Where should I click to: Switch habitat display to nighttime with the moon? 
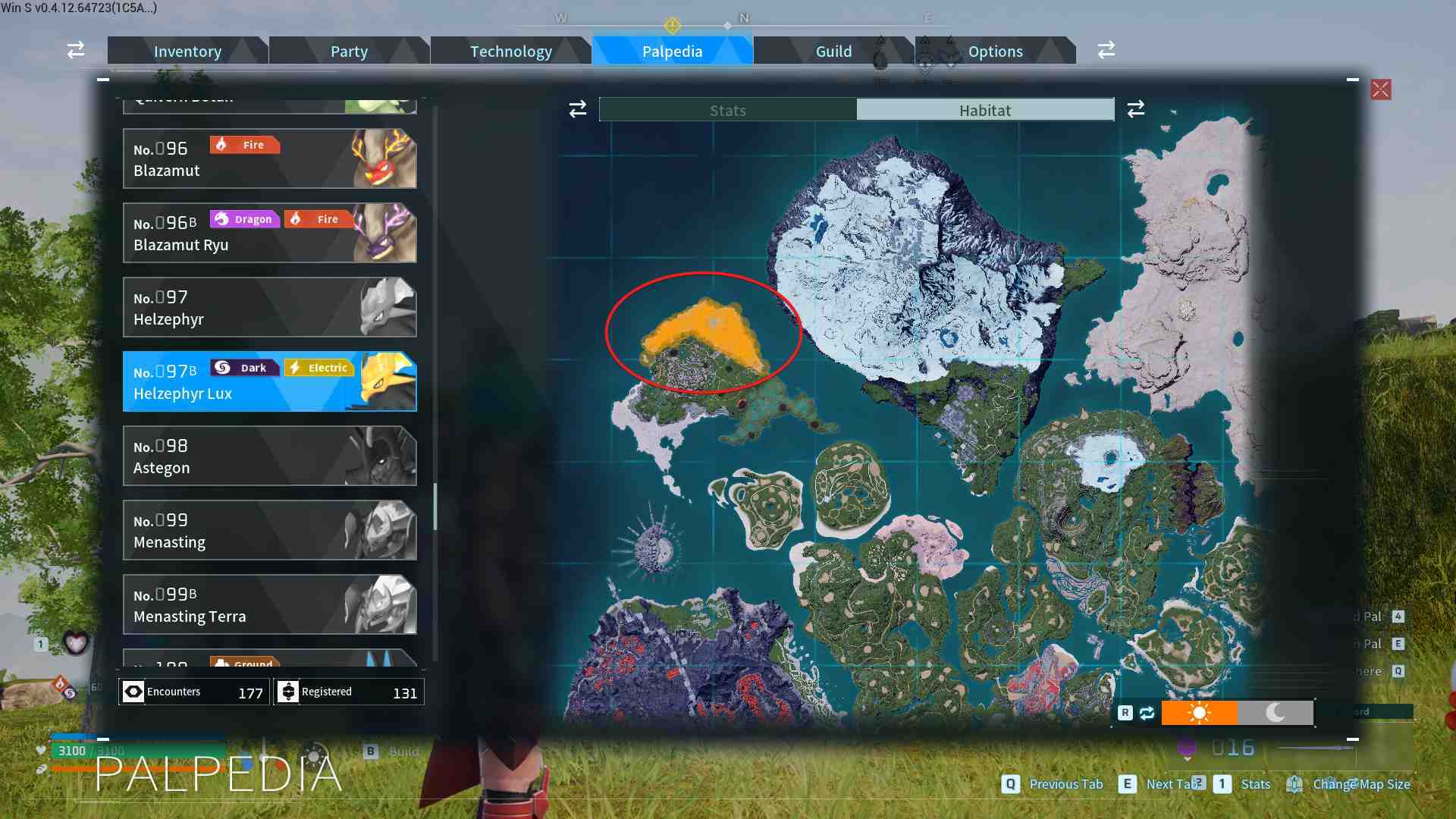coord(1275,713)
